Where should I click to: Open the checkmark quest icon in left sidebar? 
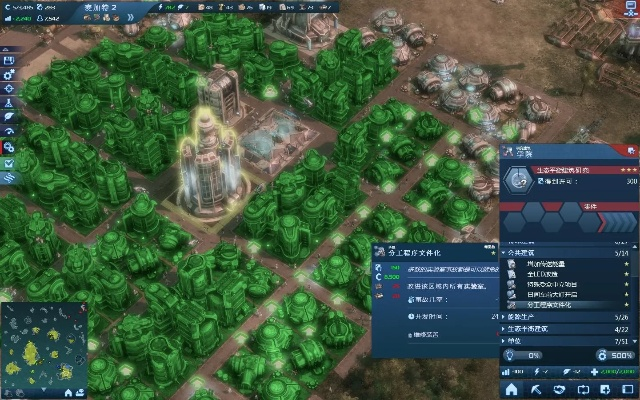tap(9, 162)
